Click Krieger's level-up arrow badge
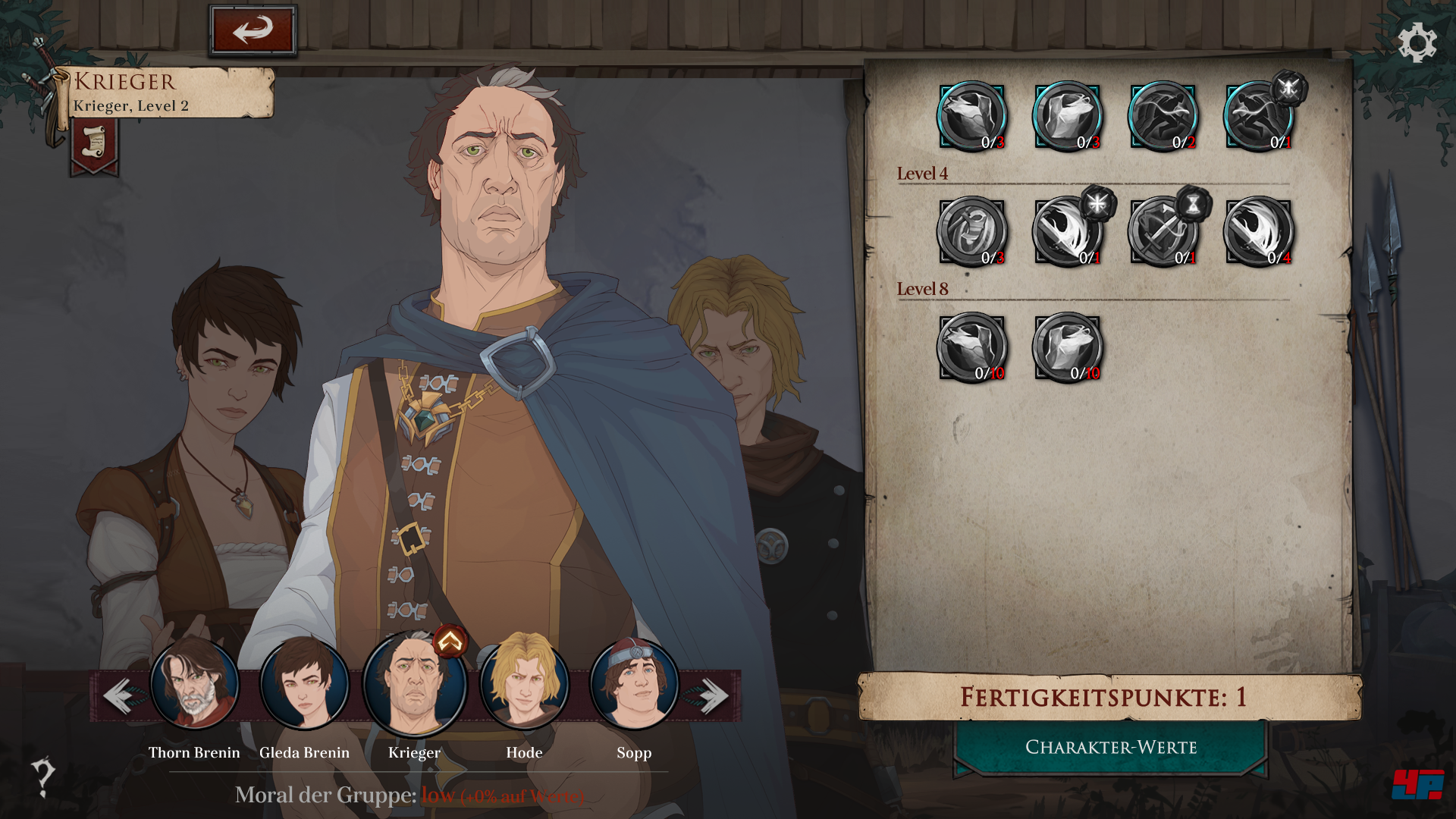 click(x=450, y=642)
